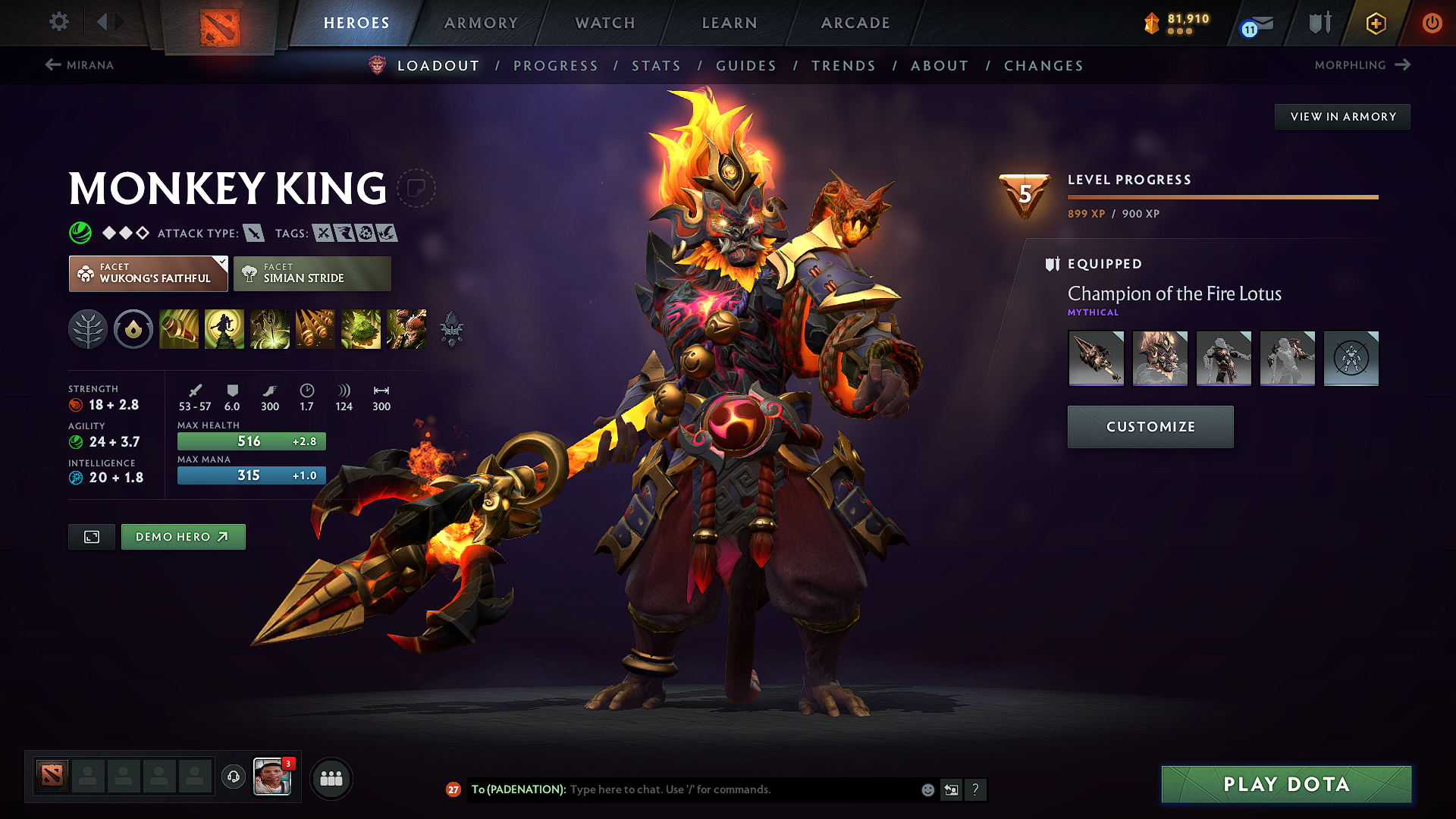Image resolution: width=1456 pixels, height=819 pixels.
Task: Click the chat input field
Action: pyautogui.click(x=720, y=789)
